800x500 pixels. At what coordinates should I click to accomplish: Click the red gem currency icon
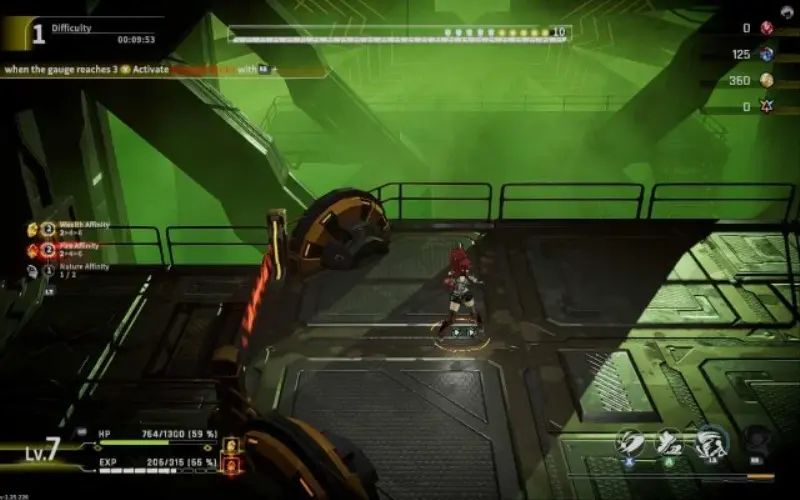coord(767,28)
